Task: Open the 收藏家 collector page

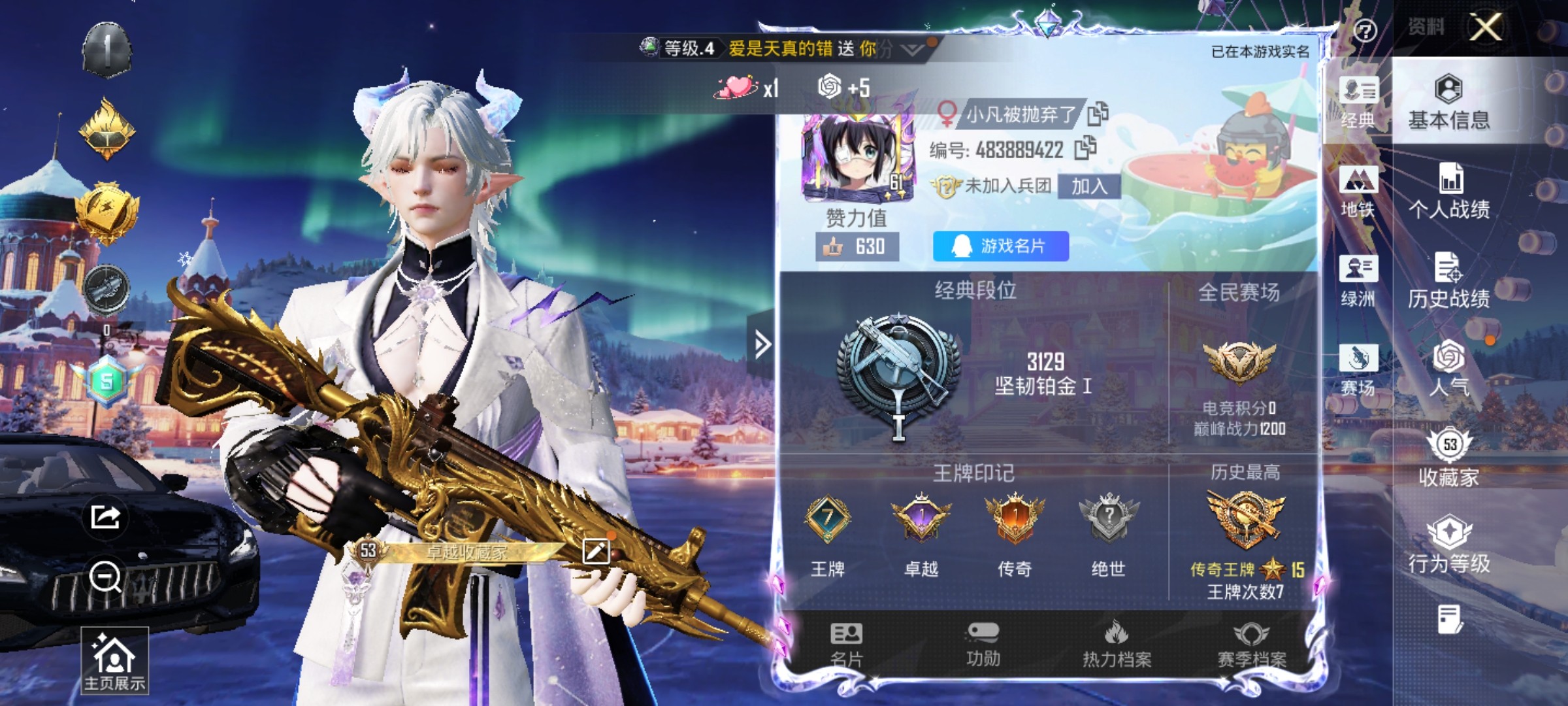Action: [x=1449, y=458]
